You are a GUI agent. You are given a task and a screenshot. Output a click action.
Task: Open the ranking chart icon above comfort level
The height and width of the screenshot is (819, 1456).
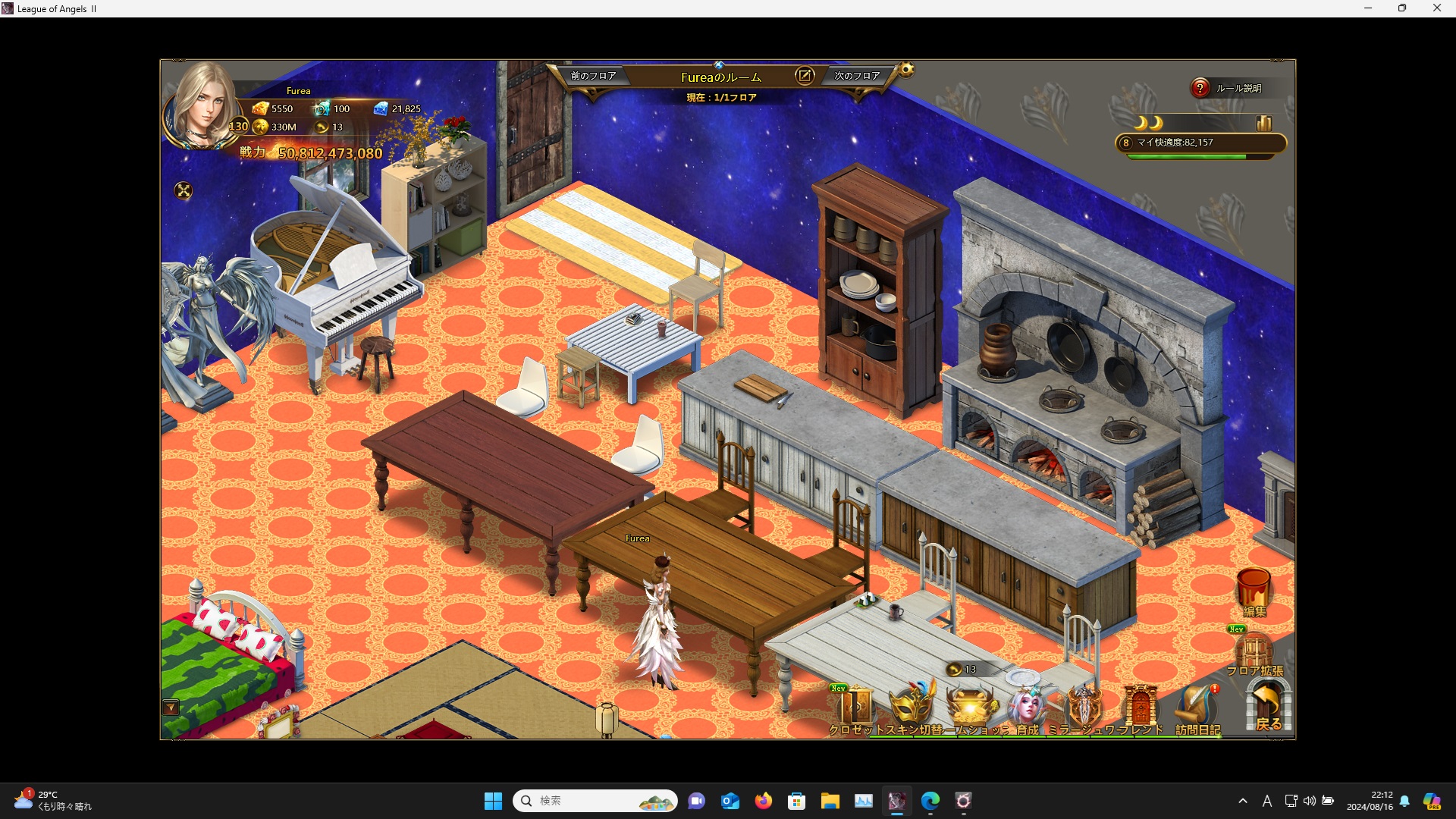click(x=1263, y=123)
